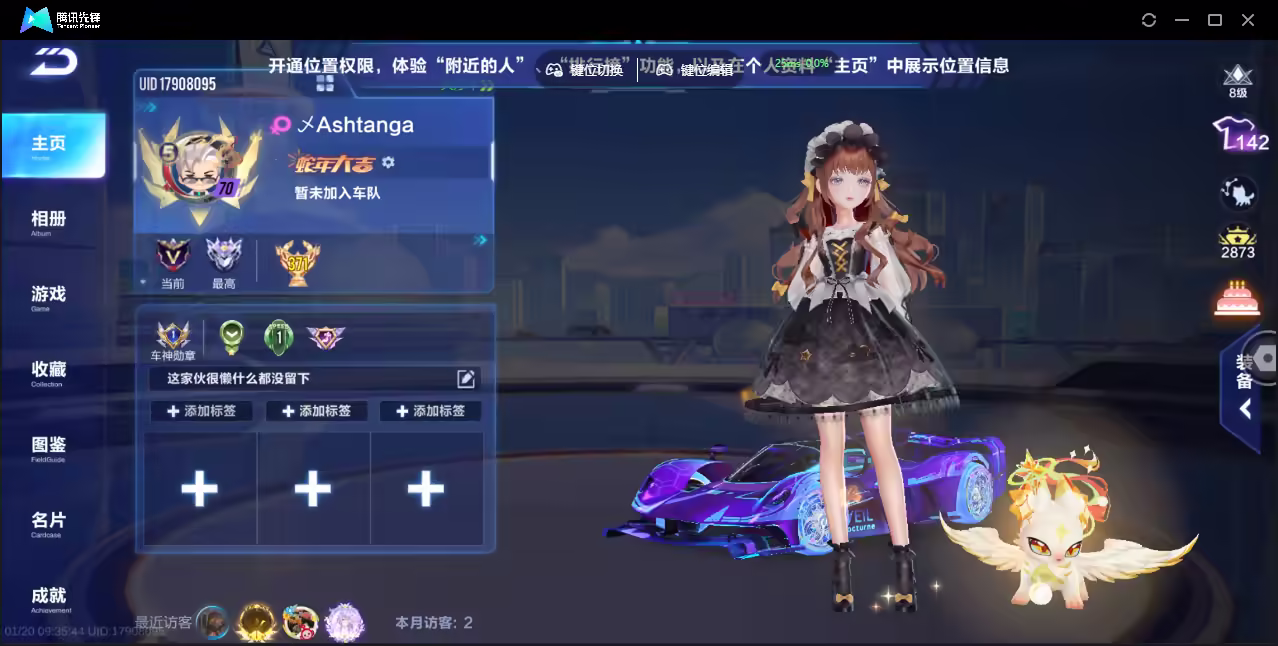
Task: Edit the profile signature text
Action: [x=466, y=378]
